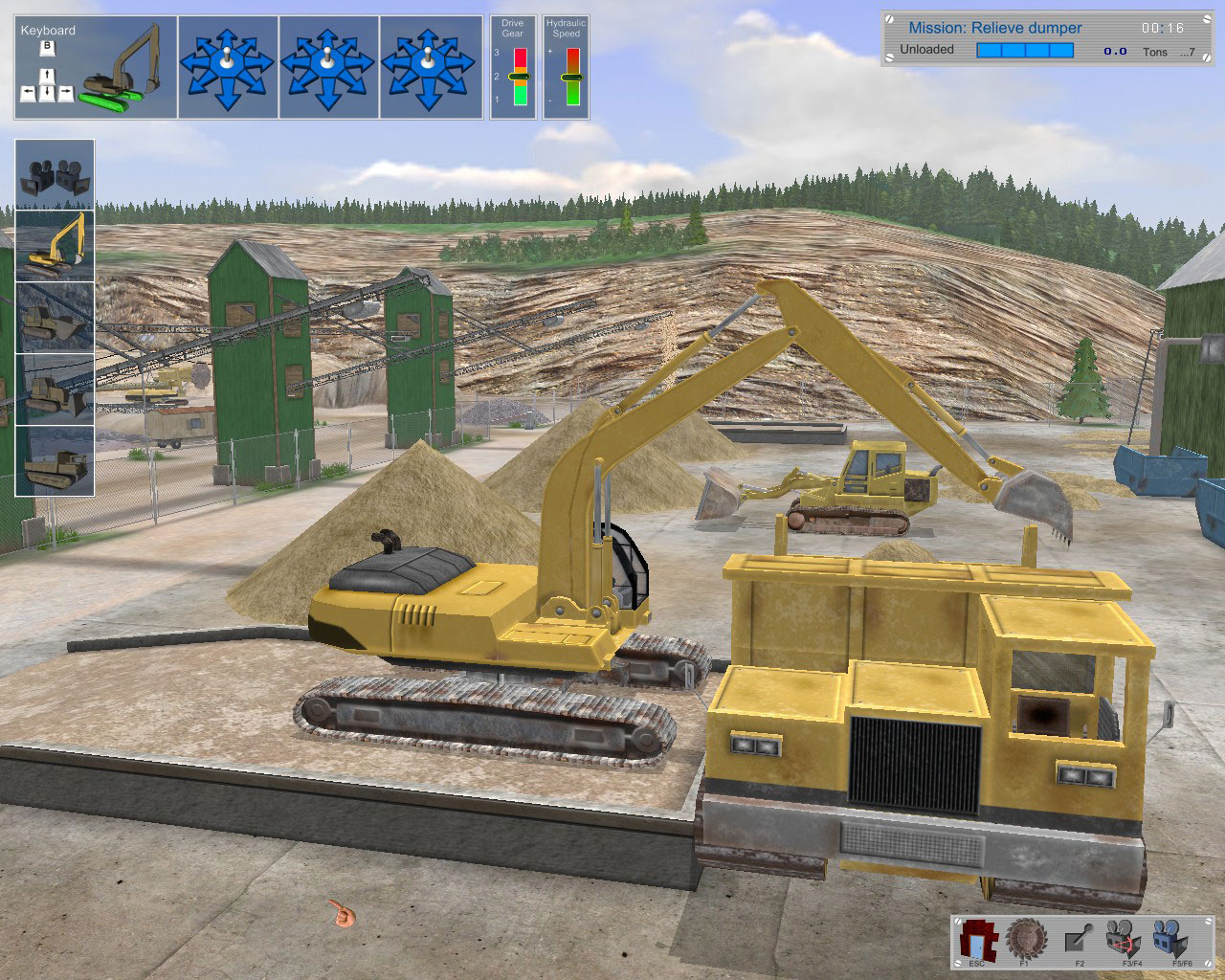Set Drive Gear to level 1
Image resolution: width=1225 pixels, height=980 pixels.
[520, 96]
